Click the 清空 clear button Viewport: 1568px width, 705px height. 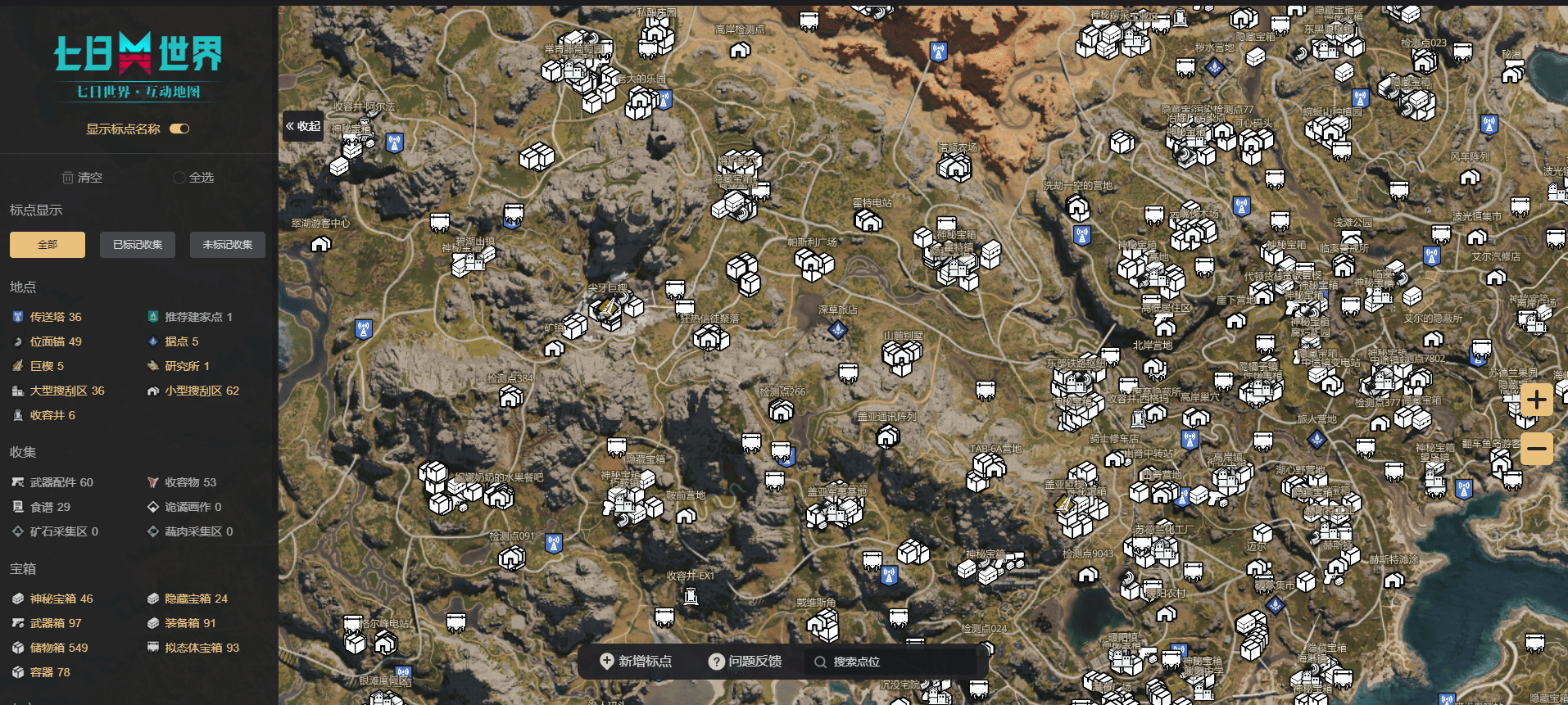point(82,178)
